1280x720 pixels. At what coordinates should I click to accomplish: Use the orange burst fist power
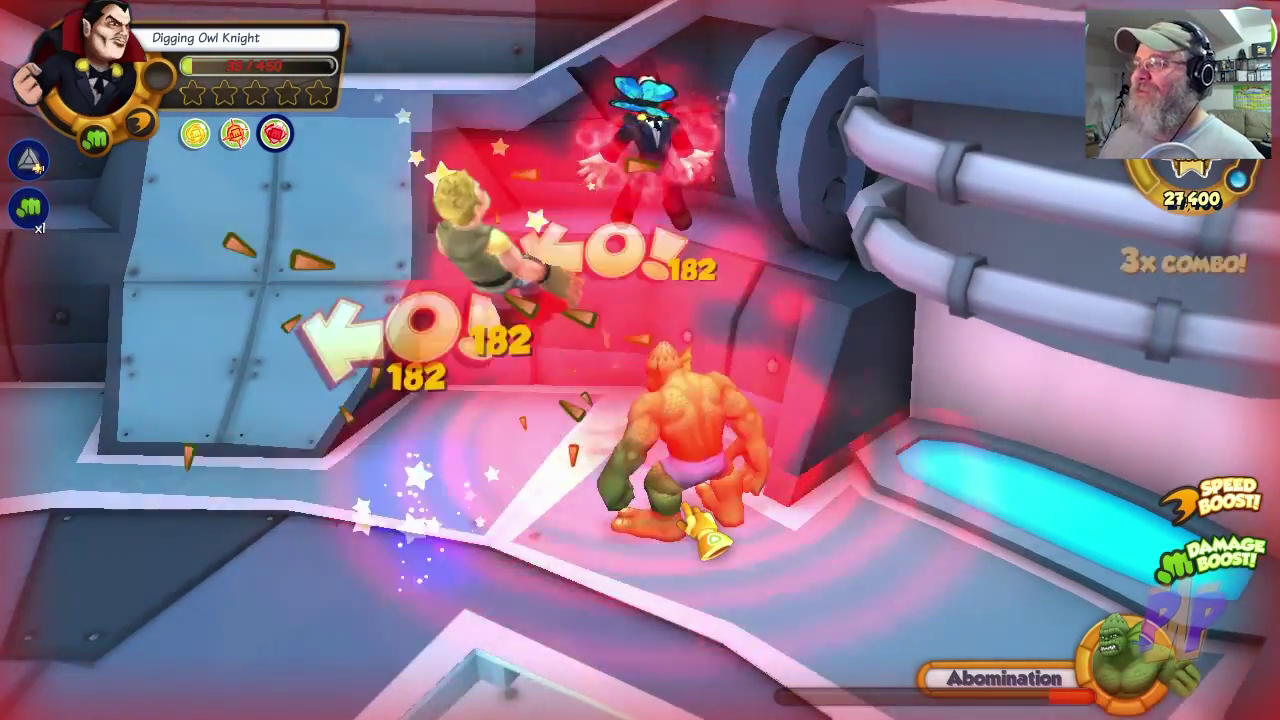pyautogui.click(x=235, y=134)
